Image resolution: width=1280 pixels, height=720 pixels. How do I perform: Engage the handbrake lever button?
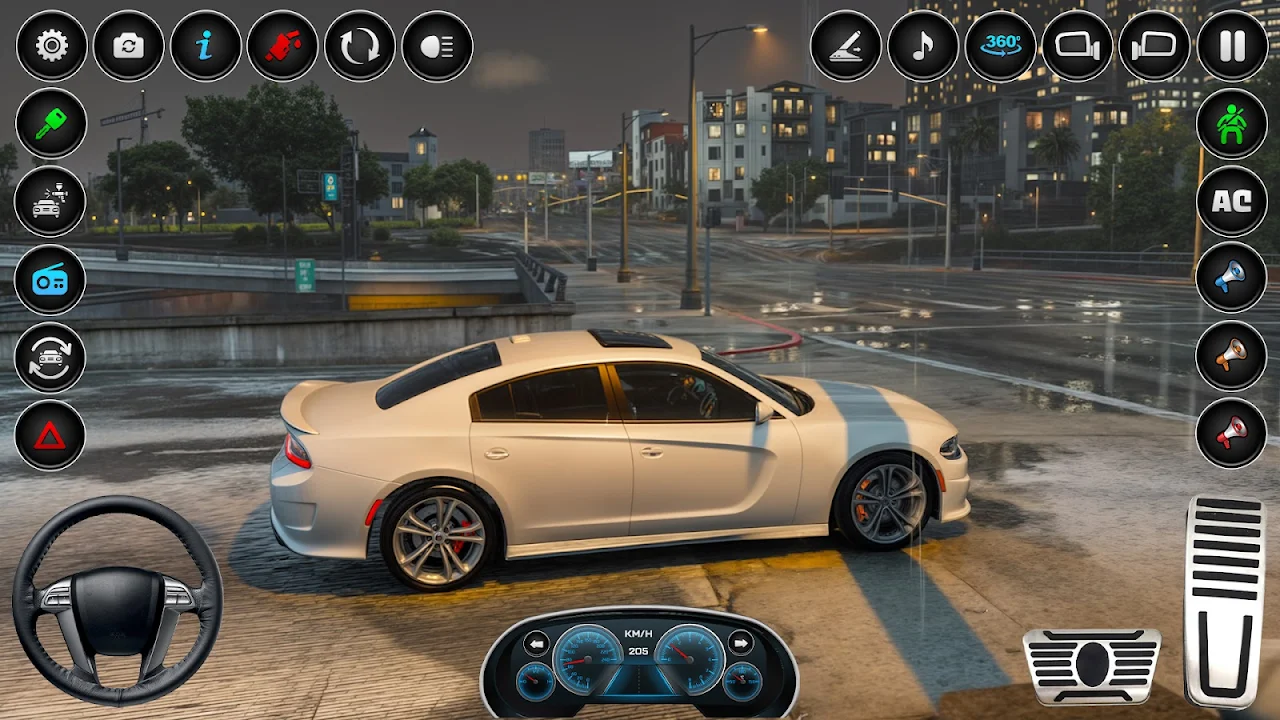(x=845, y=46)
